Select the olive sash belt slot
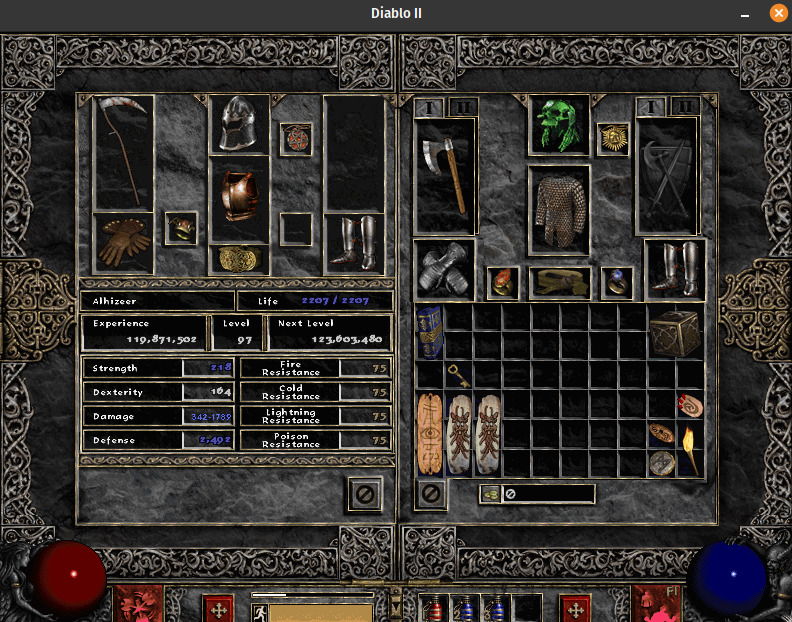The width and height of the screenshot is (792, 622). pyautogui.click(x=559, y=283)
